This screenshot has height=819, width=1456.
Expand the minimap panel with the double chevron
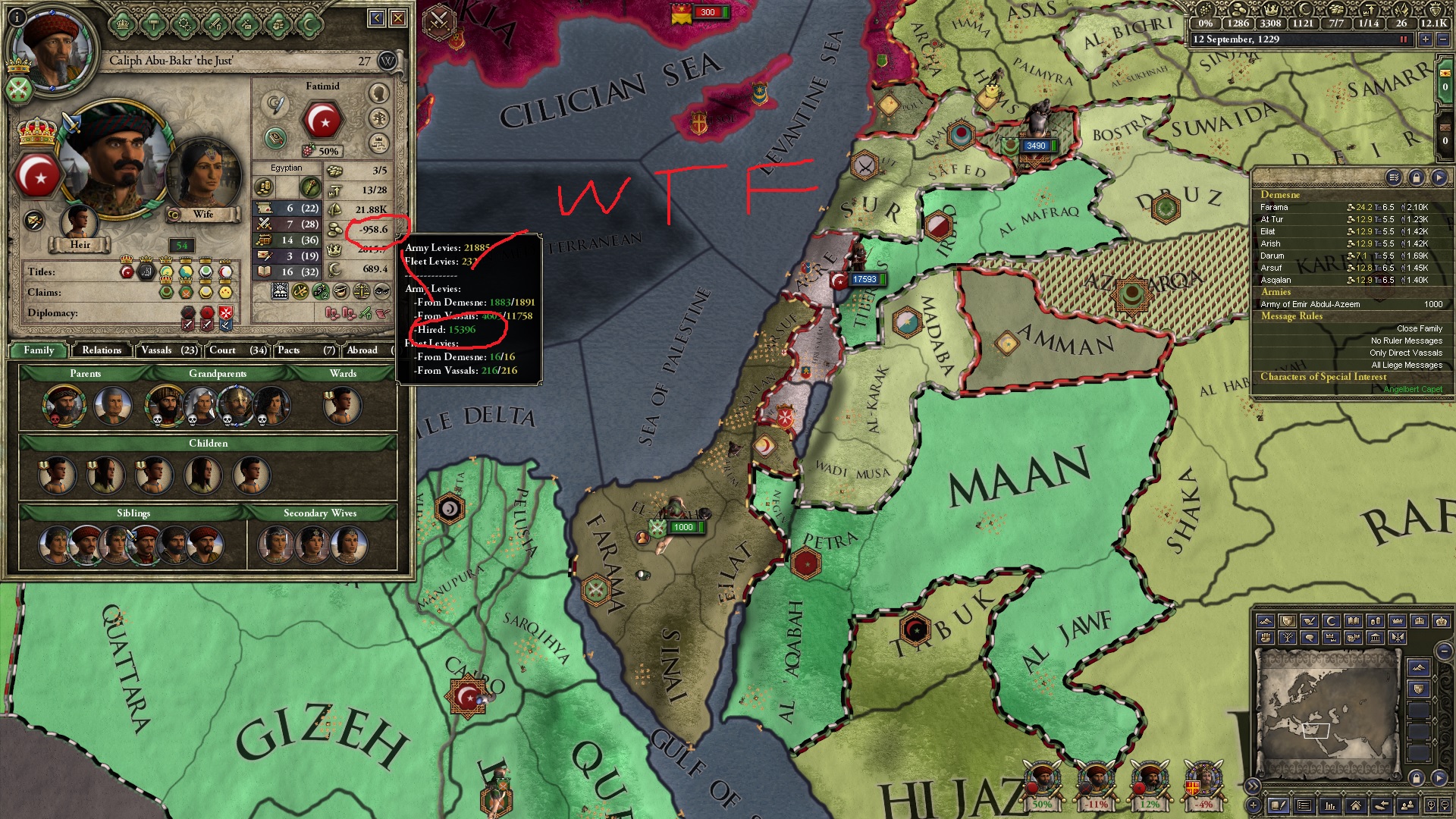[x=1254, y=786]
